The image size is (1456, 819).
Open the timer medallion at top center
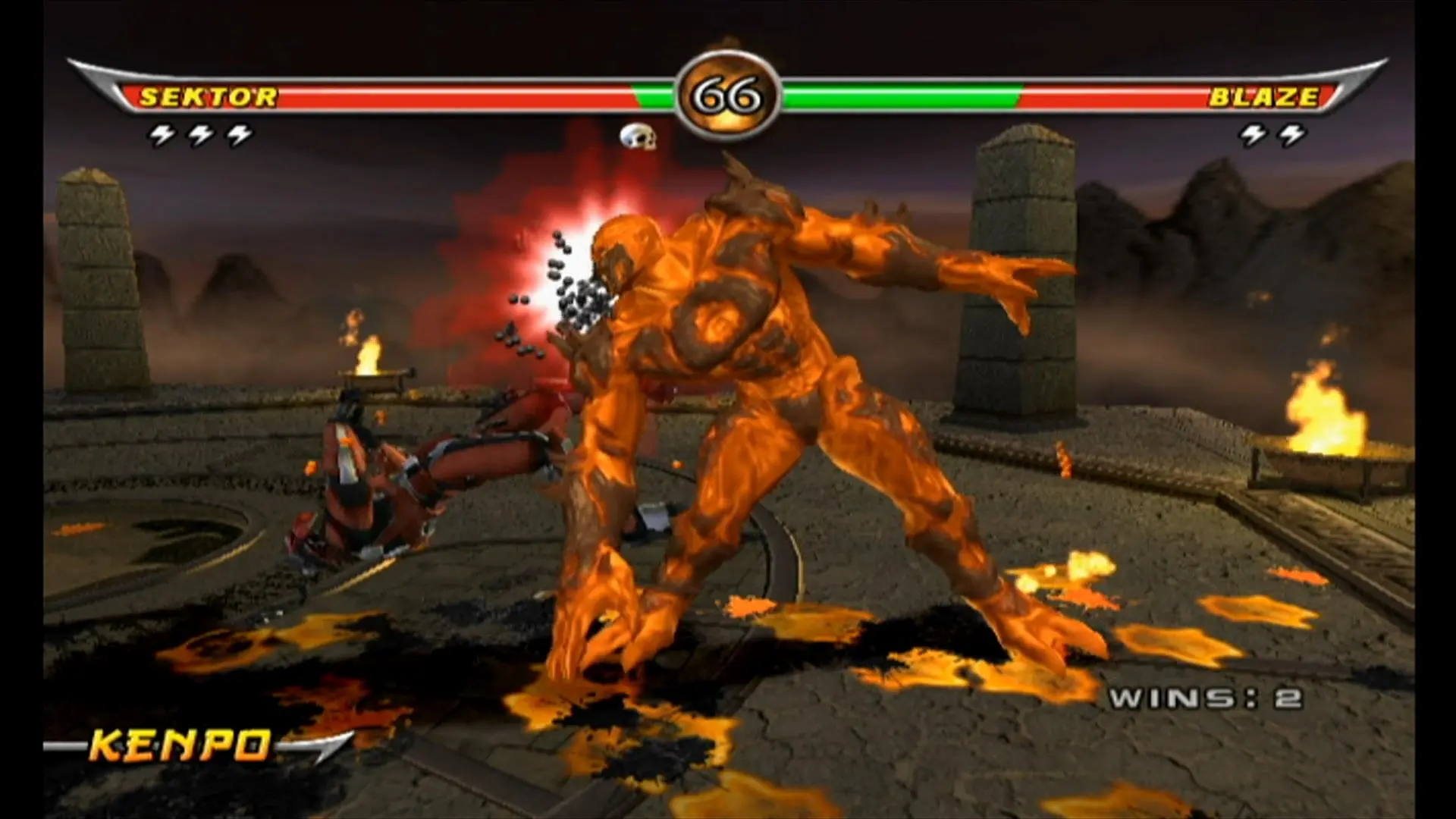click(726, 91)
